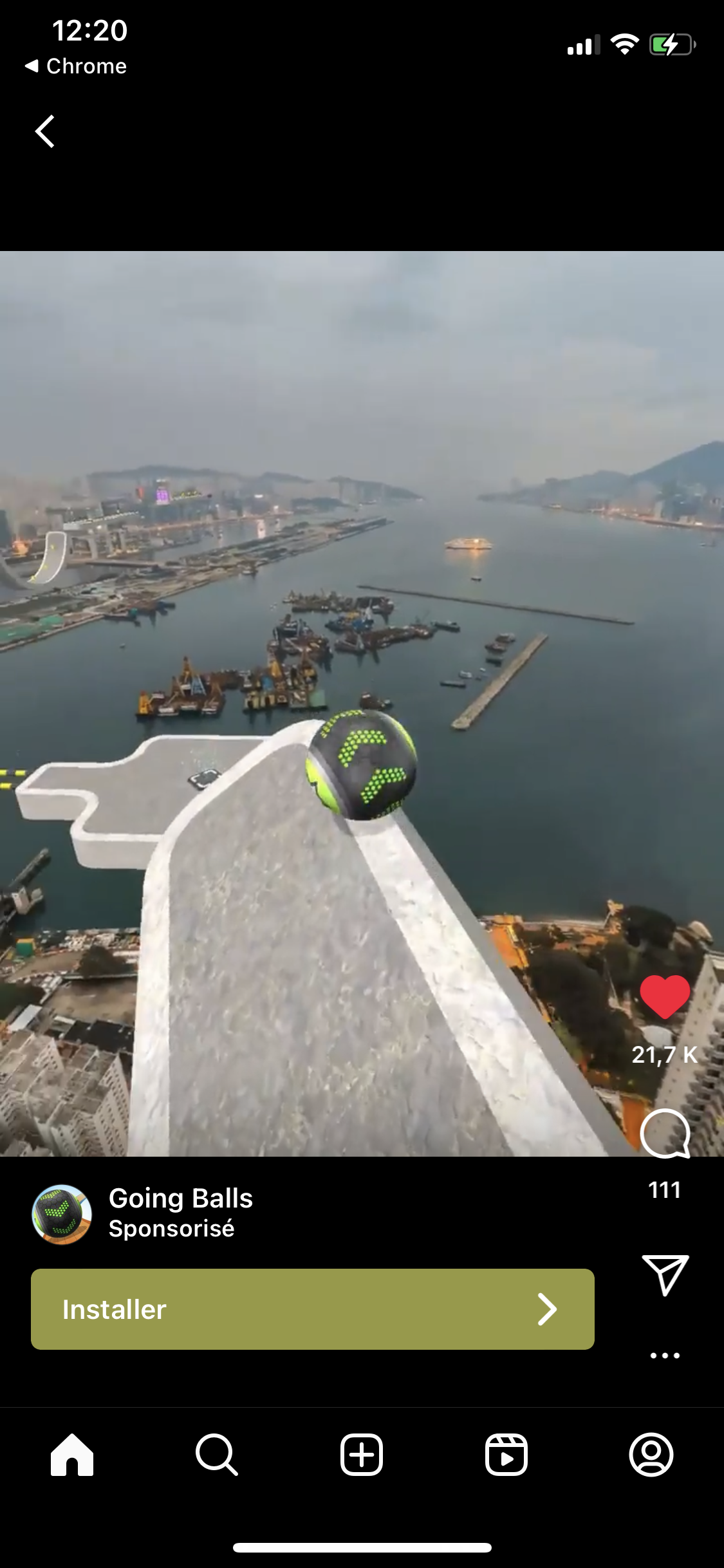This screenshot has width=724, height=1568.
Task: Share the post via paper plane icon
Action: 665,1274
